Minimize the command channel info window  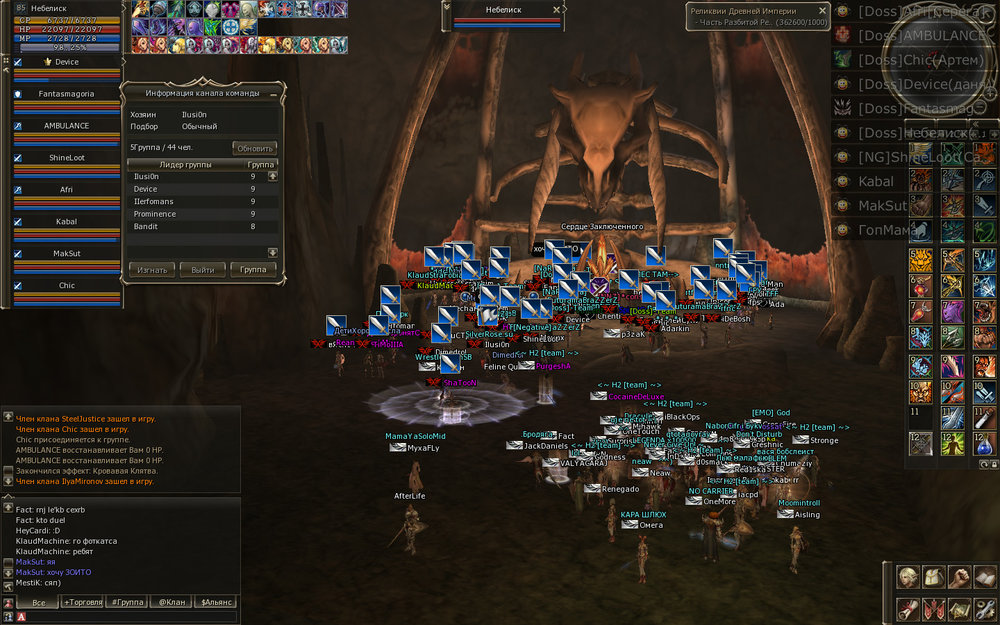[x=273, y=93]
